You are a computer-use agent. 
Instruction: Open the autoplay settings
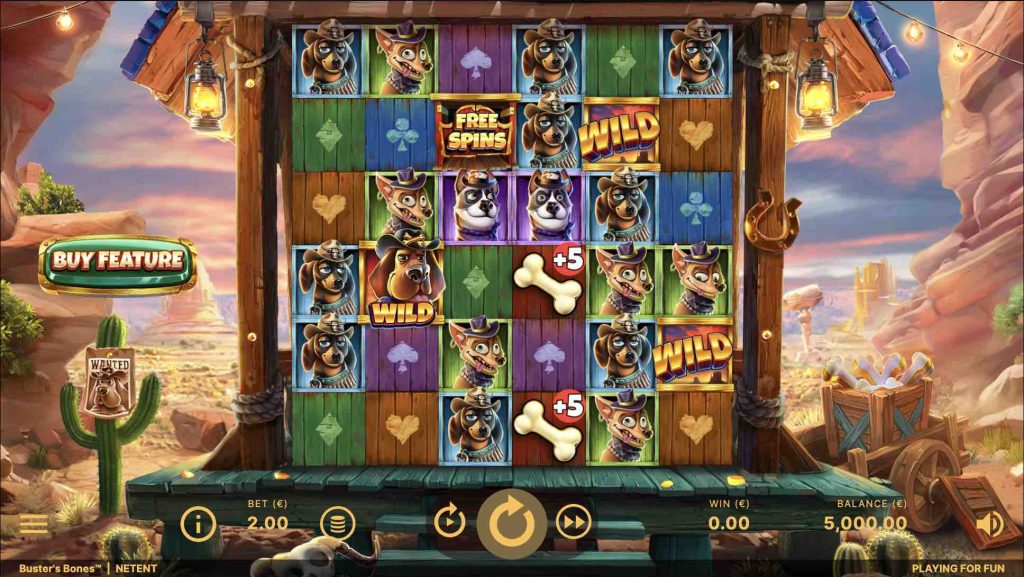click(449, 521)
